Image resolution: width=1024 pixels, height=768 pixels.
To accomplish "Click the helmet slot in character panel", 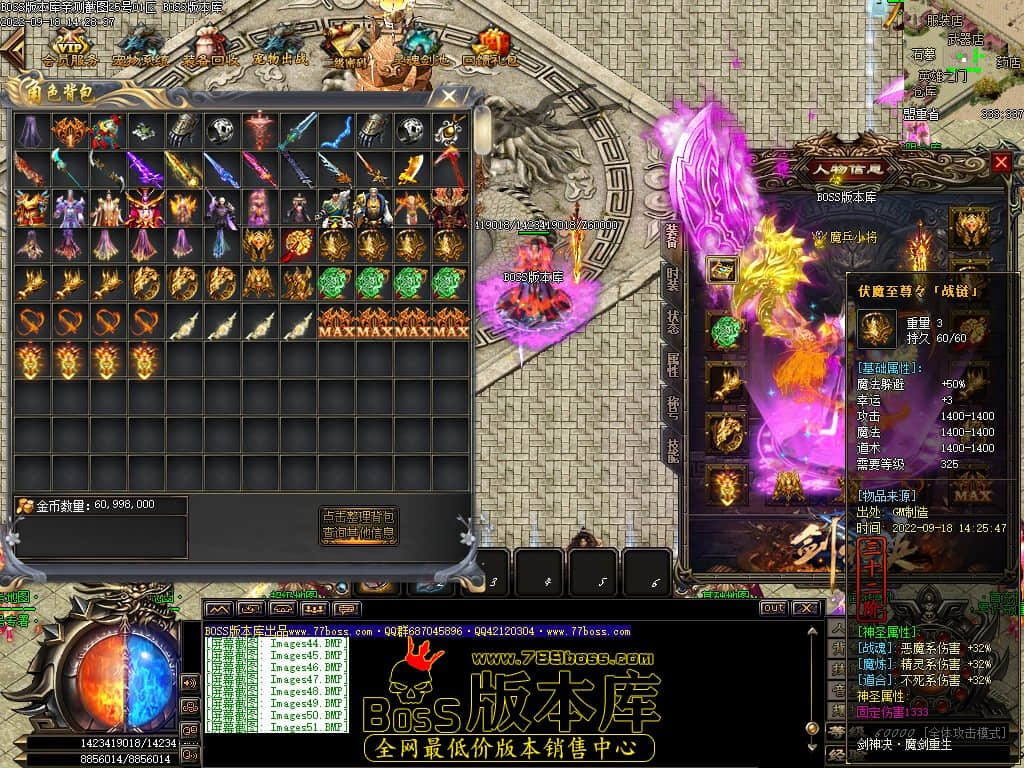I will [968, 227].
